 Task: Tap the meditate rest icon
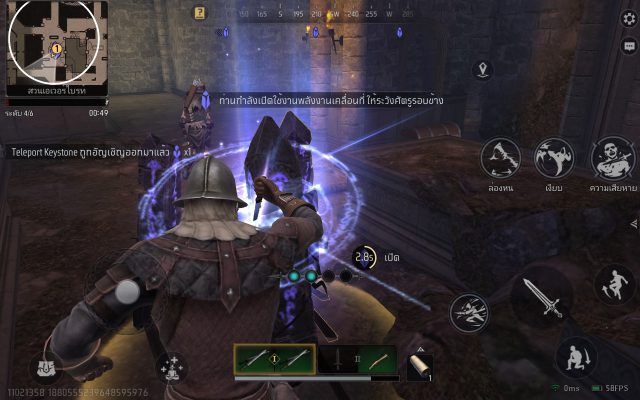click(x=169, y=366)
